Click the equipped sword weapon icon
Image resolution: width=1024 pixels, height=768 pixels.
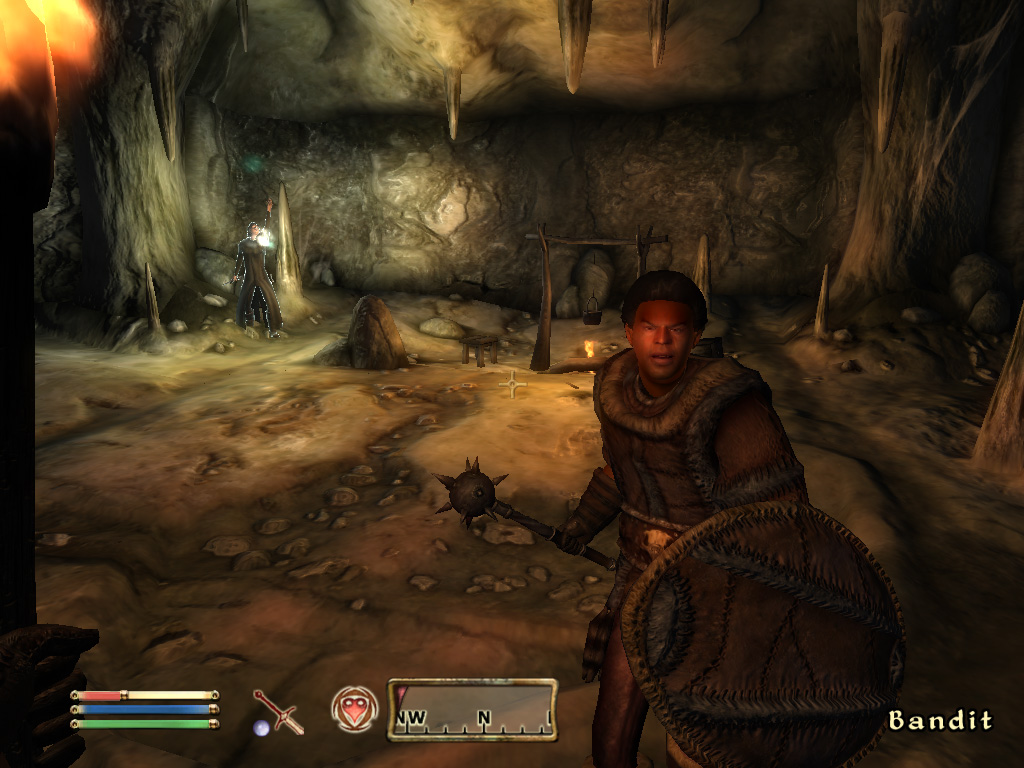[x=277, y=711]
